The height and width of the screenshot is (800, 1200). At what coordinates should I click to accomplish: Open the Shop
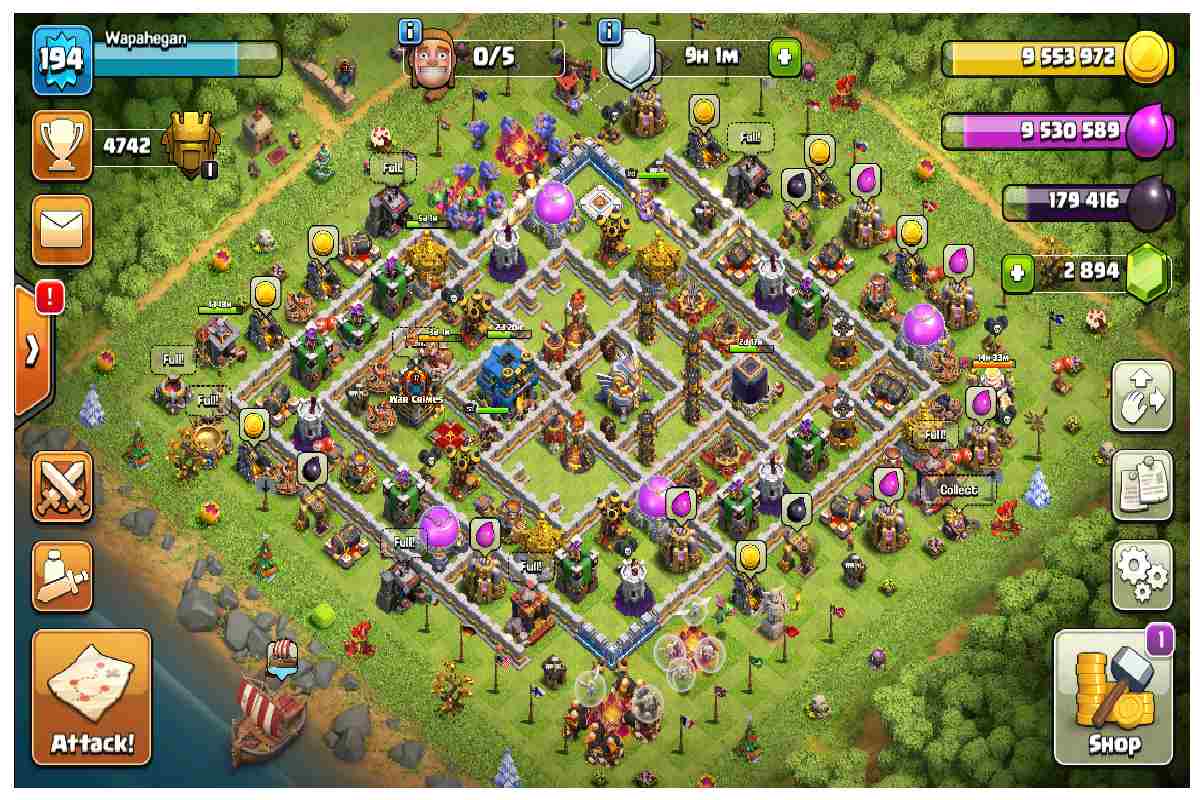click(1113, 698)
